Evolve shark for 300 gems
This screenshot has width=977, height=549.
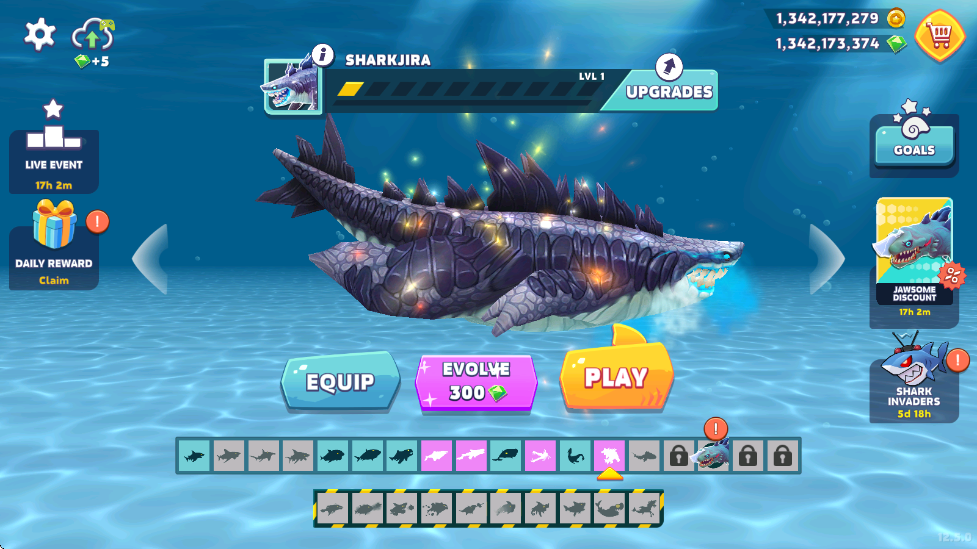[477, 381]
